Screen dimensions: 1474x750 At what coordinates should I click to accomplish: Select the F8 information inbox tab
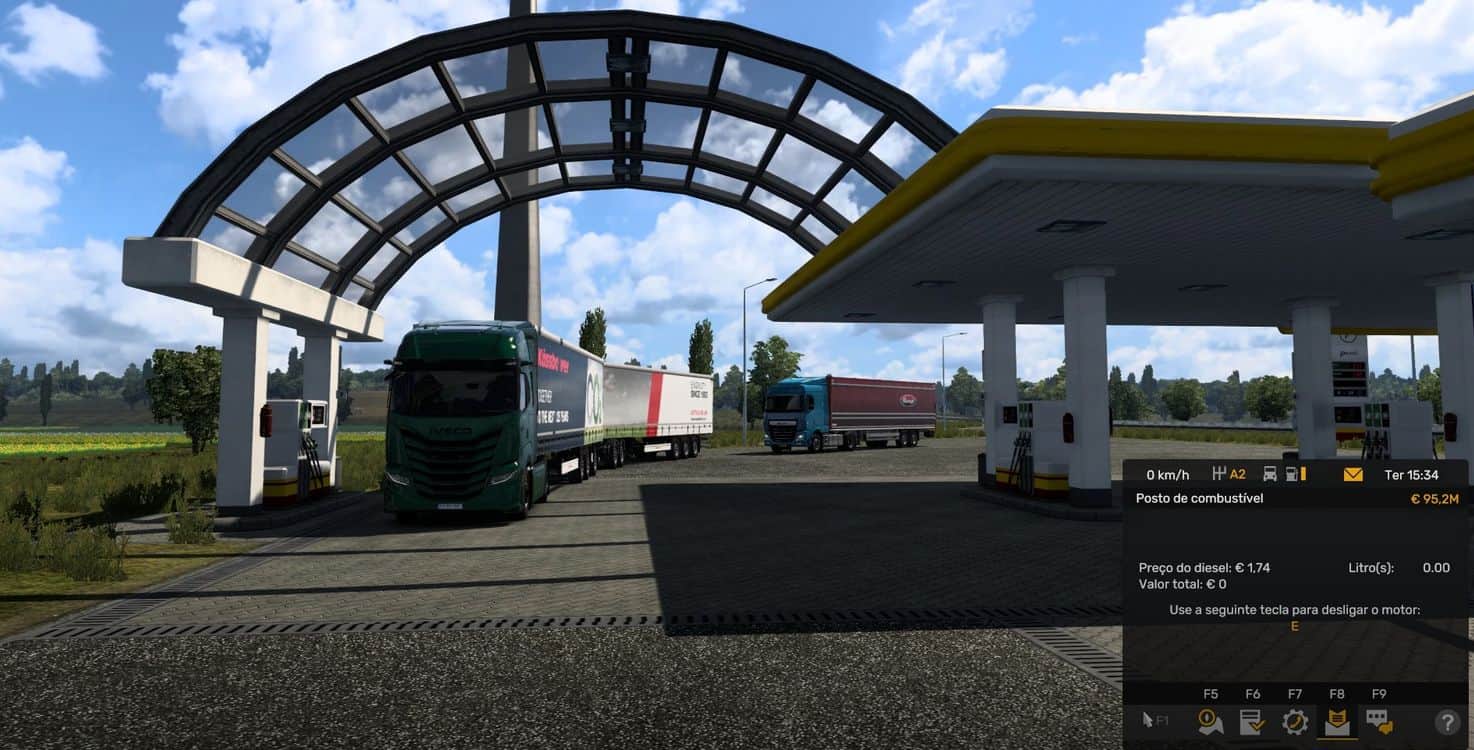coord(1337,721)
